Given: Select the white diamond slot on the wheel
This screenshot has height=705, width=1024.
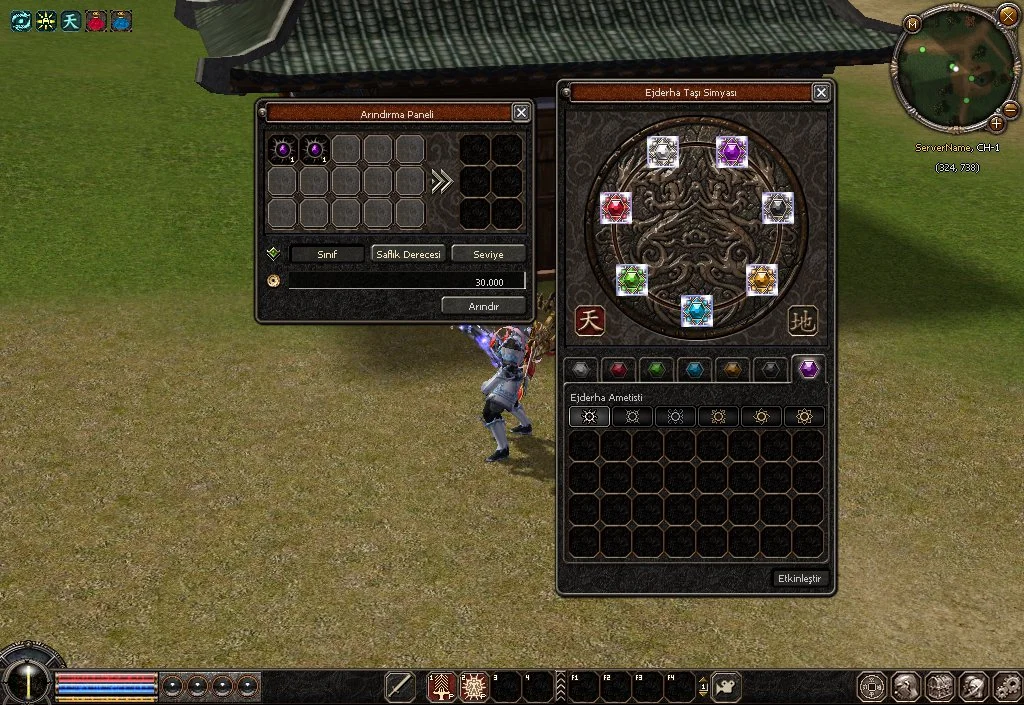Looking at the screenshot, I should [663, 152].
